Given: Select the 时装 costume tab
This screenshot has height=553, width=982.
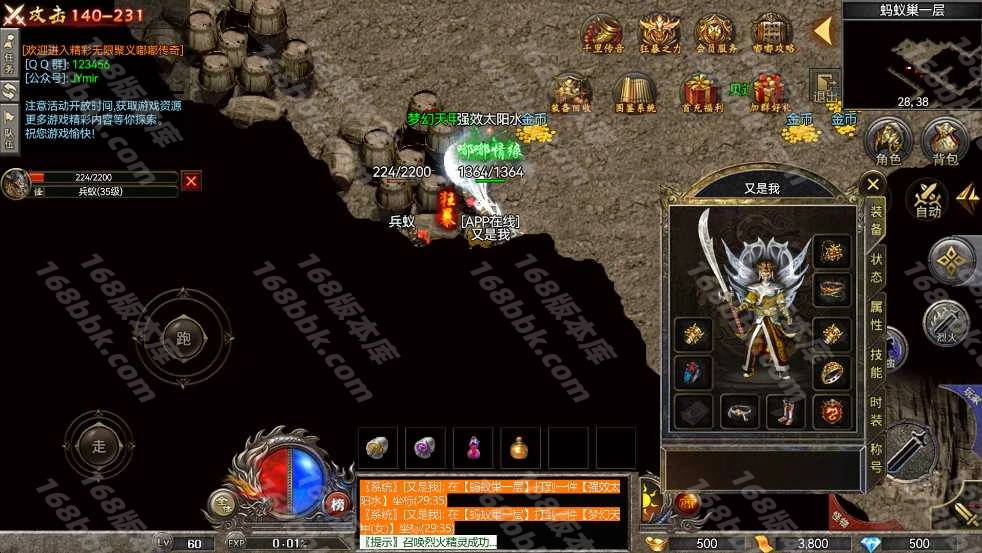Looking at the screenshot, I should (x=876, y=412).
